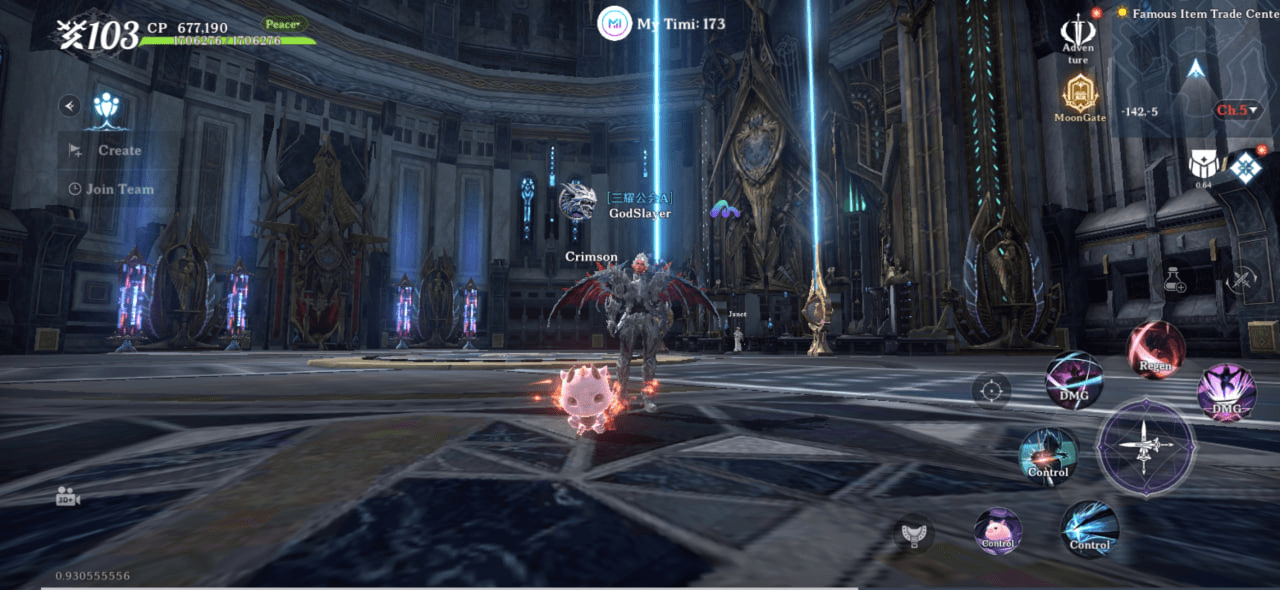Use the potion flask button
1280x590 pixels.
point(1176,280)
